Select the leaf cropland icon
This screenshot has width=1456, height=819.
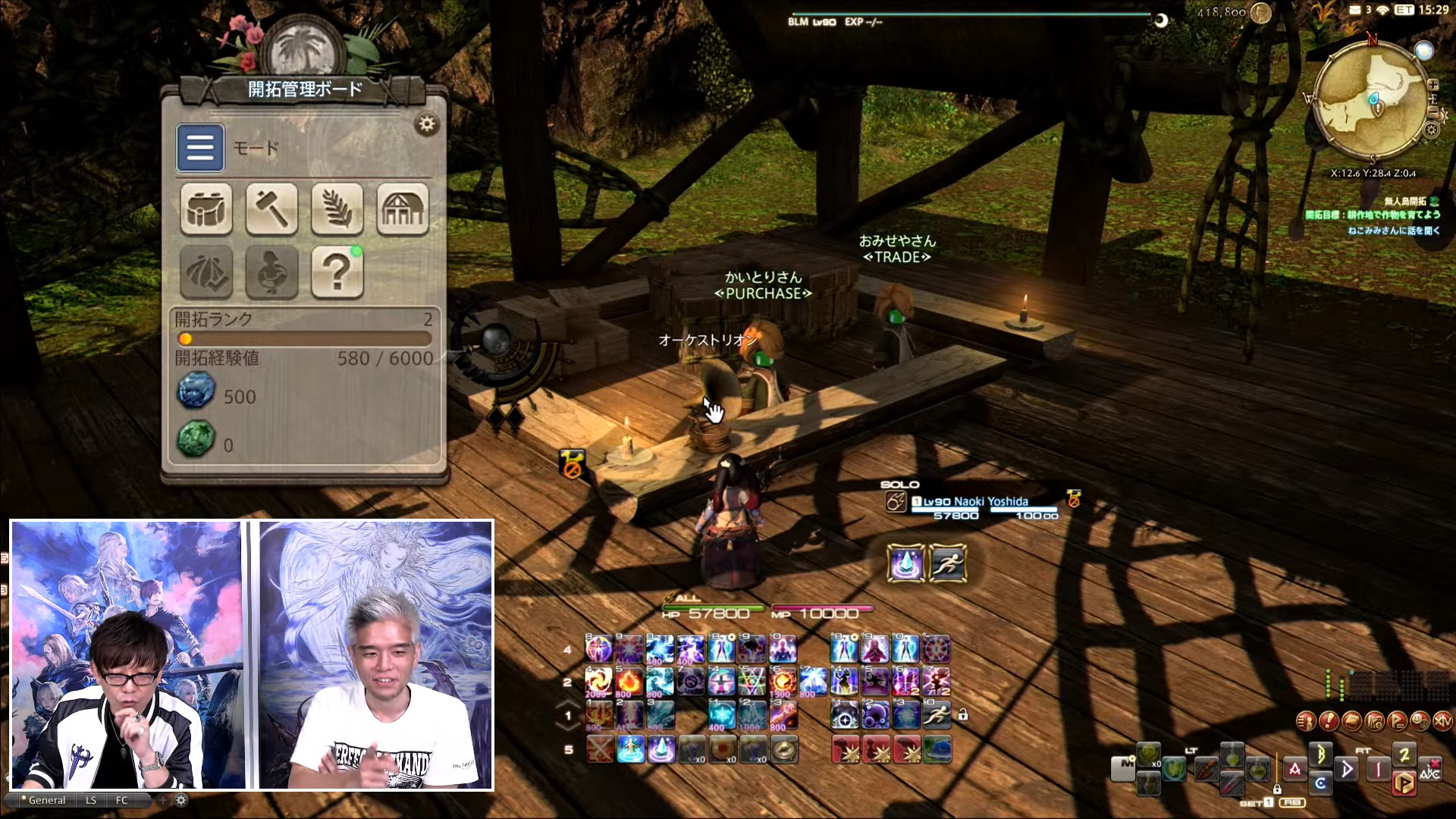click(x=337, y=209)
